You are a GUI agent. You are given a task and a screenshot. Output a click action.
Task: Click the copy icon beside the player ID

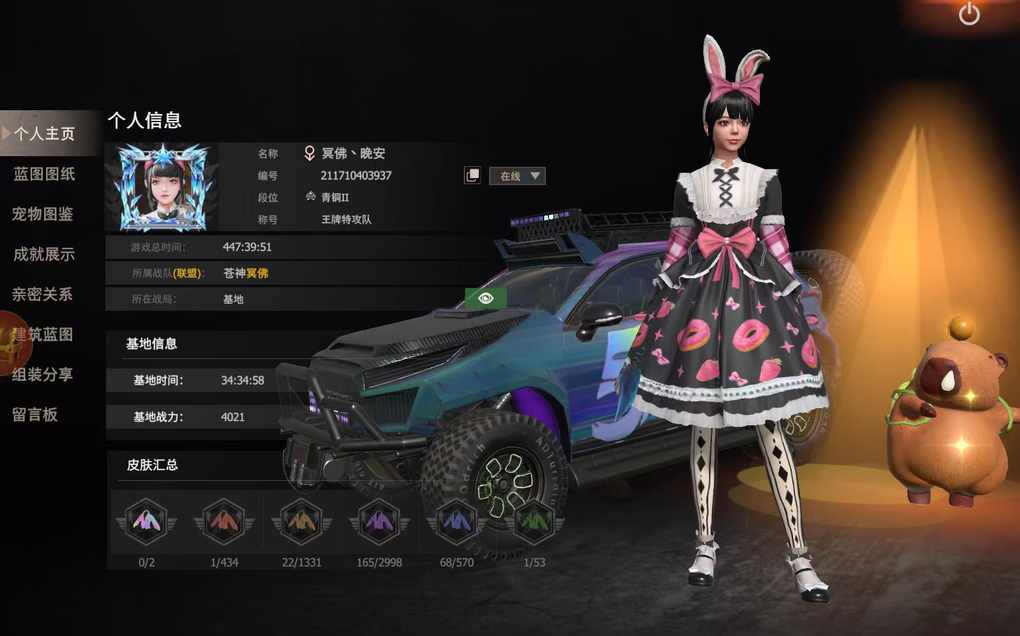tap(472, 176)
